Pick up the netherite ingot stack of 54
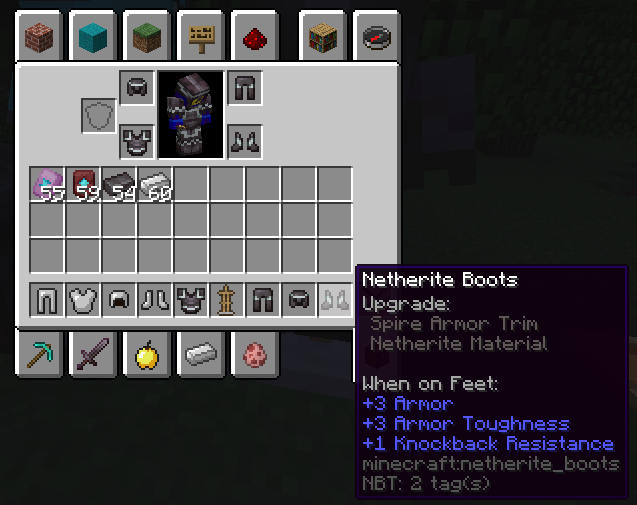Image resolution: width=637 pixels, height=505 pixels. [119, 184]
